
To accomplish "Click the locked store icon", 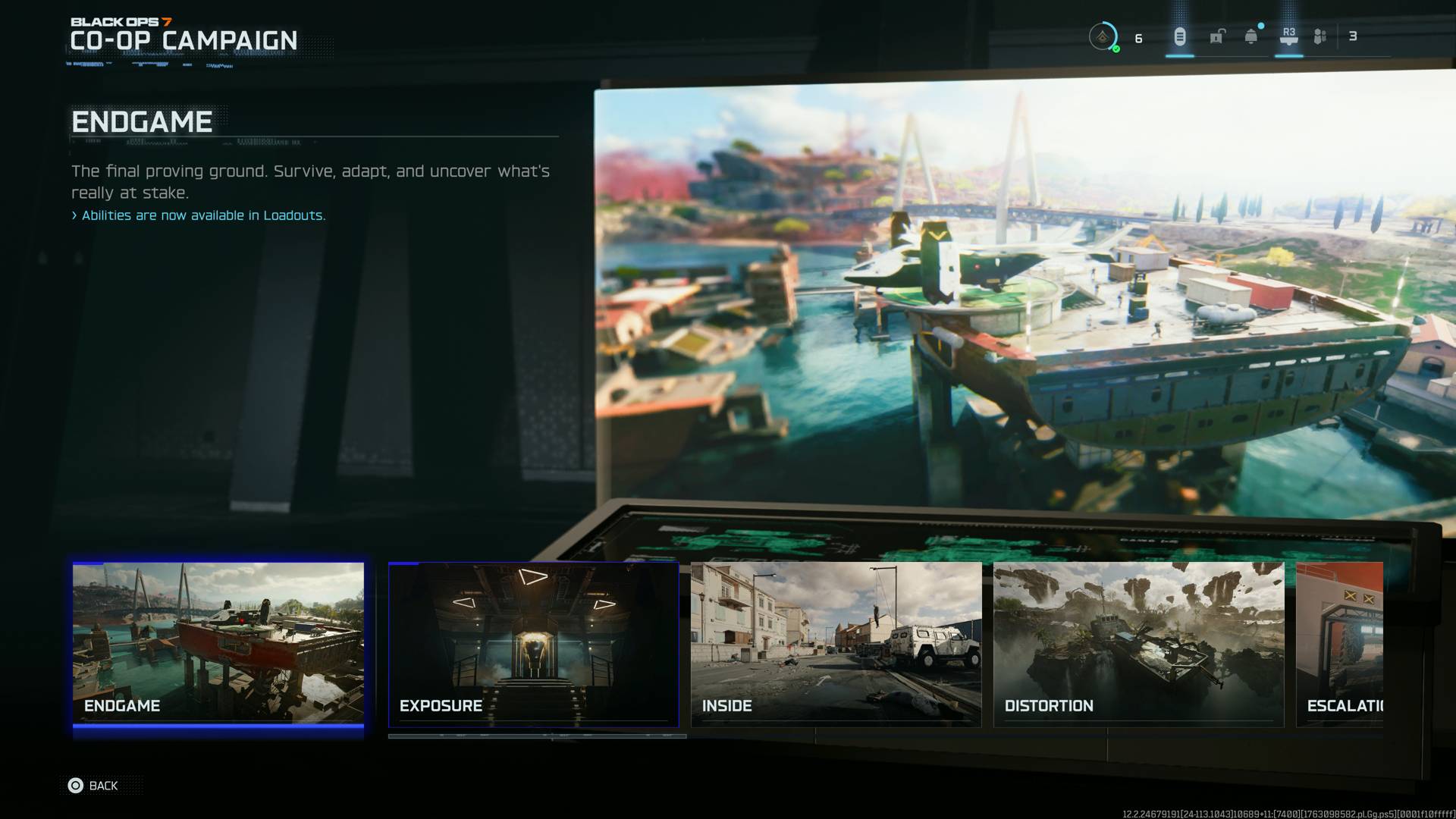I will tap(1217, 35).
